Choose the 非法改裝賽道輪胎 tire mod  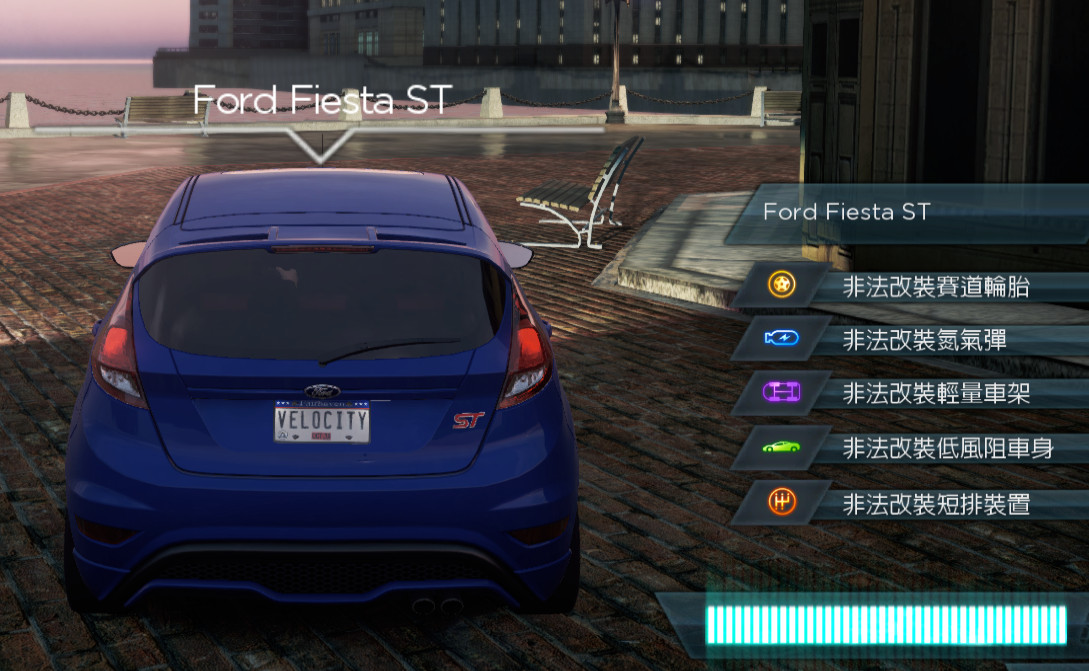(x=935, y=288)
